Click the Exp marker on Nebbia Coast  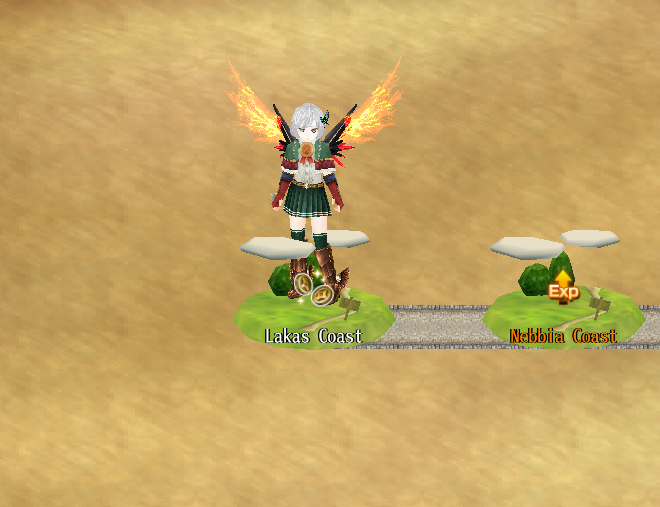[x=563, y=289]
